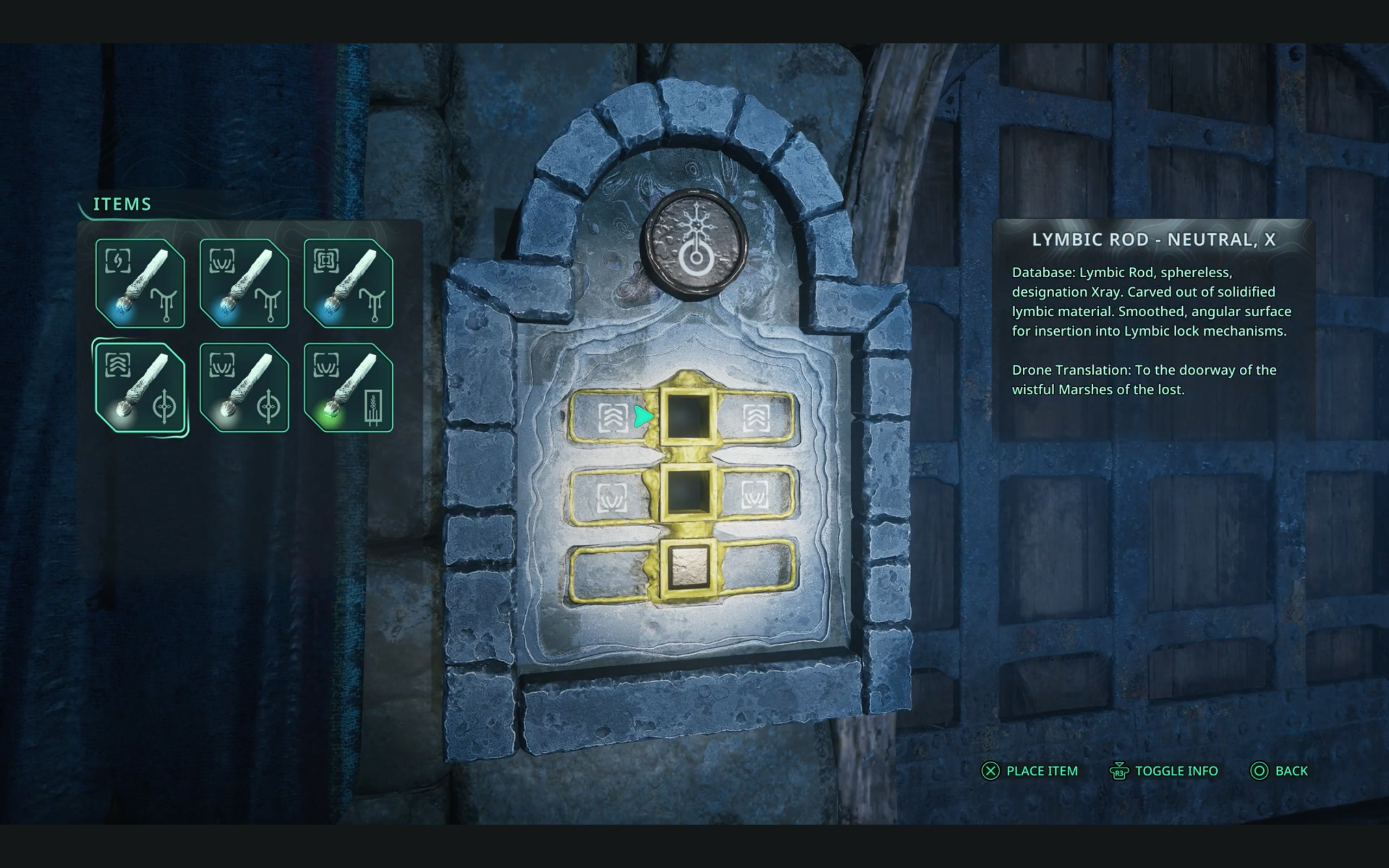Select the blue rod with swirl glyph
The image size is (1389, 868).
pyautogui.click(x=140, y=284)
